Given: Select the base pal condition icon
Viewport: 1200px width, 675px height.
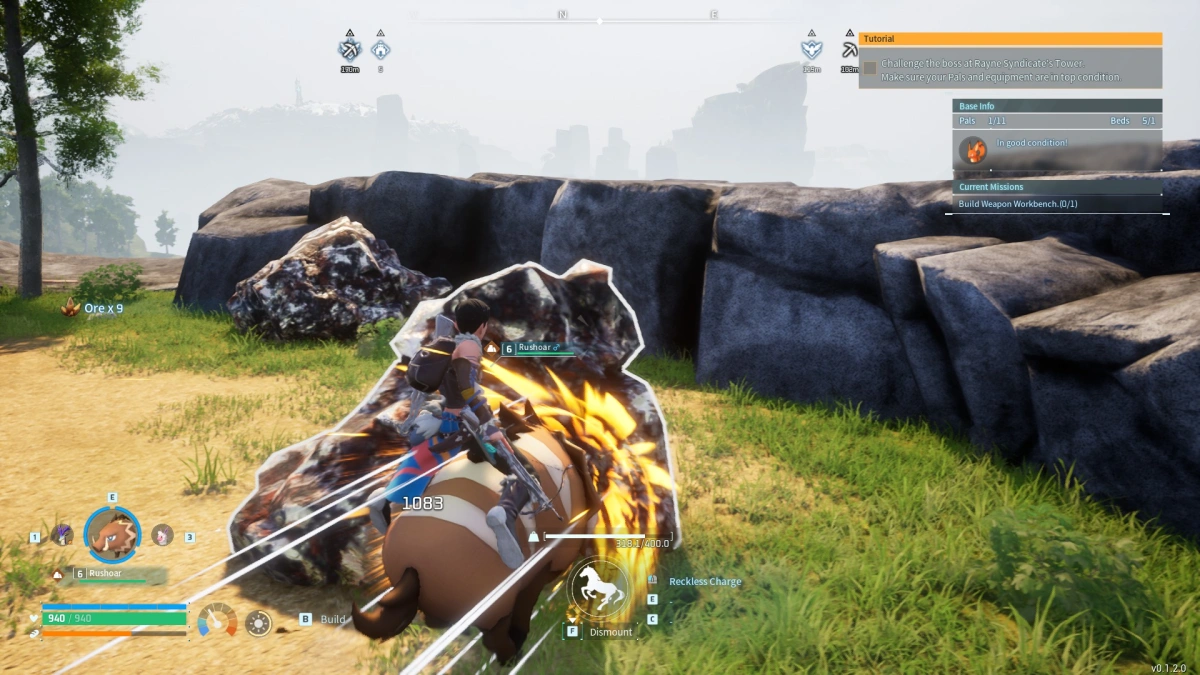Looking at the screenshot, I should [973, 150].
